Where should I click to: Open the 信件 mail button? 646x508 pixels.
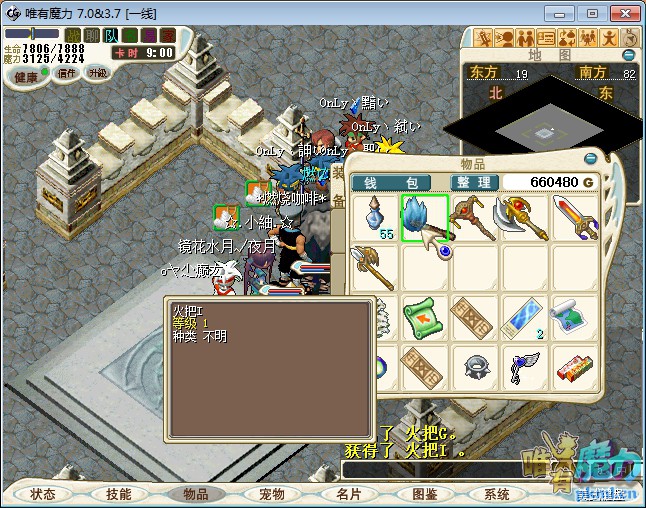point(66,73)
